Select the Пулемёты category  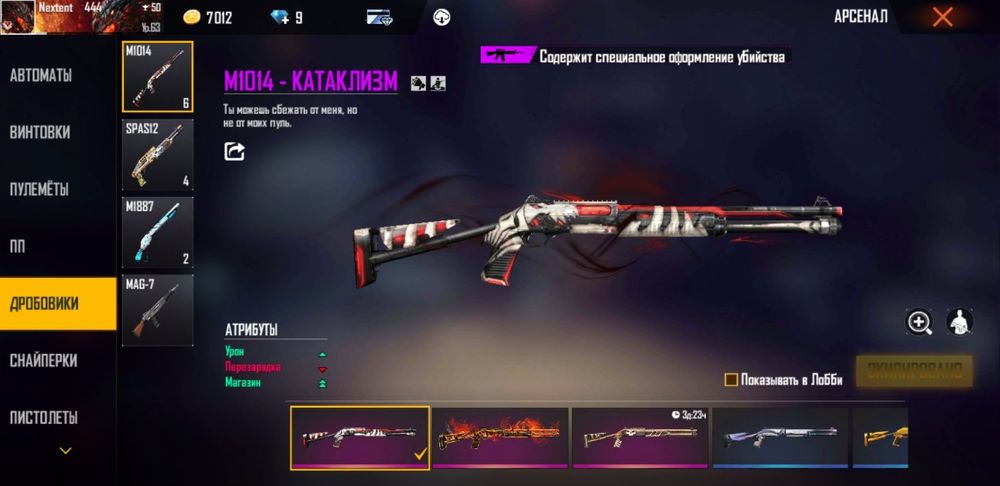[x=40, y=189]
